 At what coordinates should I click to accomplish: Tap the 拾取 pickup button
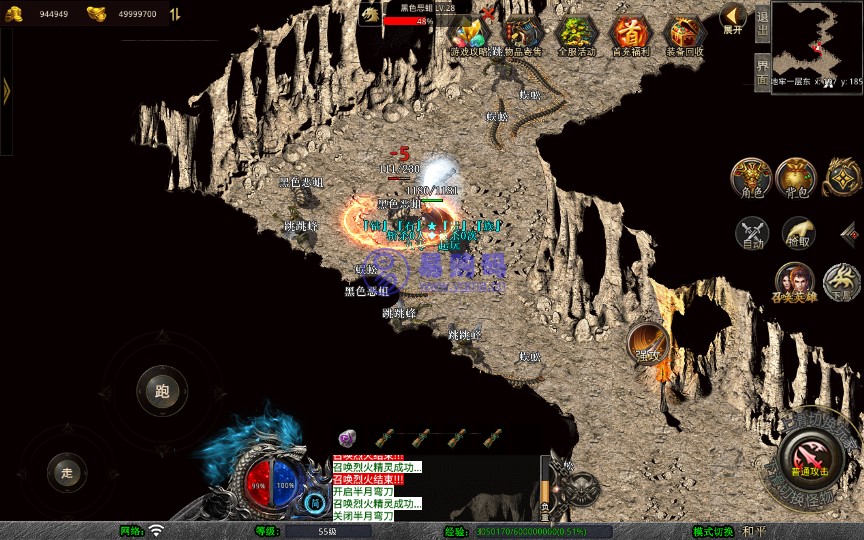point(797,233)
